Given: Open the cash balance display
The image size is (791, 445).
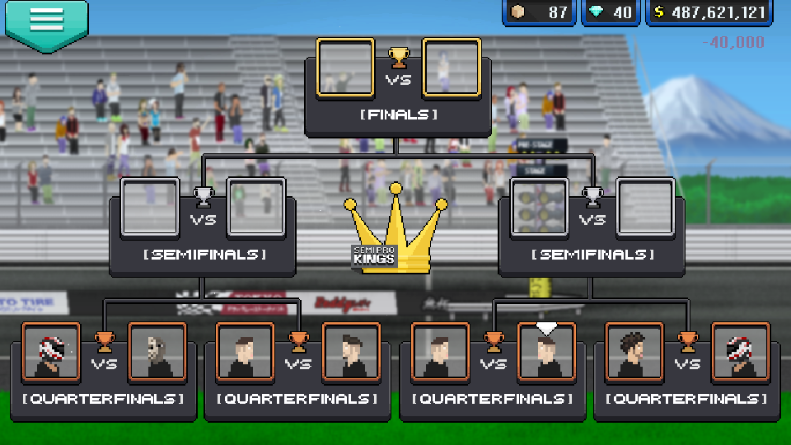Looking at the screenshot, I should point(709,13).
